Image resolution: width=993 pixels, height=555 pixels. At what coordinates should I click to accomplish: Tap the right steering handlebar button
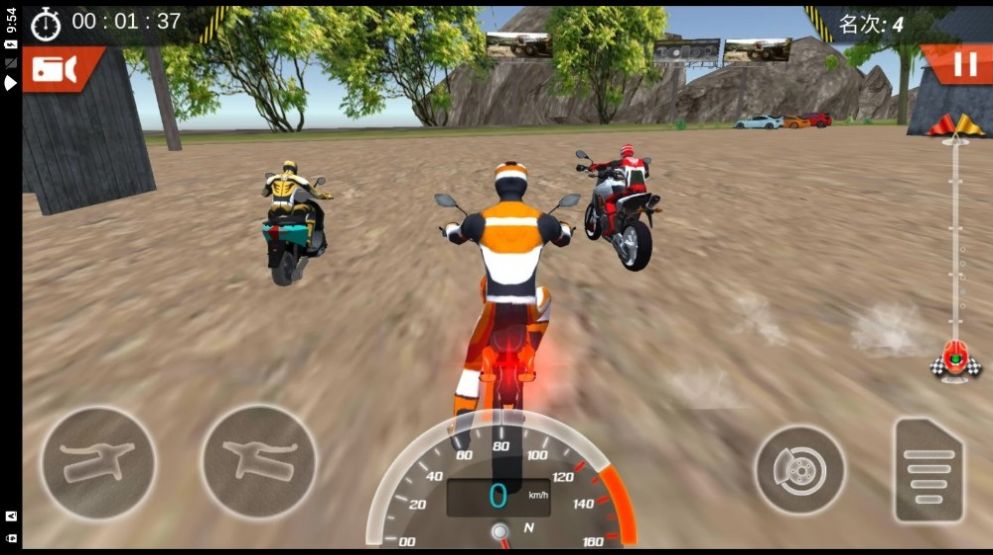259,463
